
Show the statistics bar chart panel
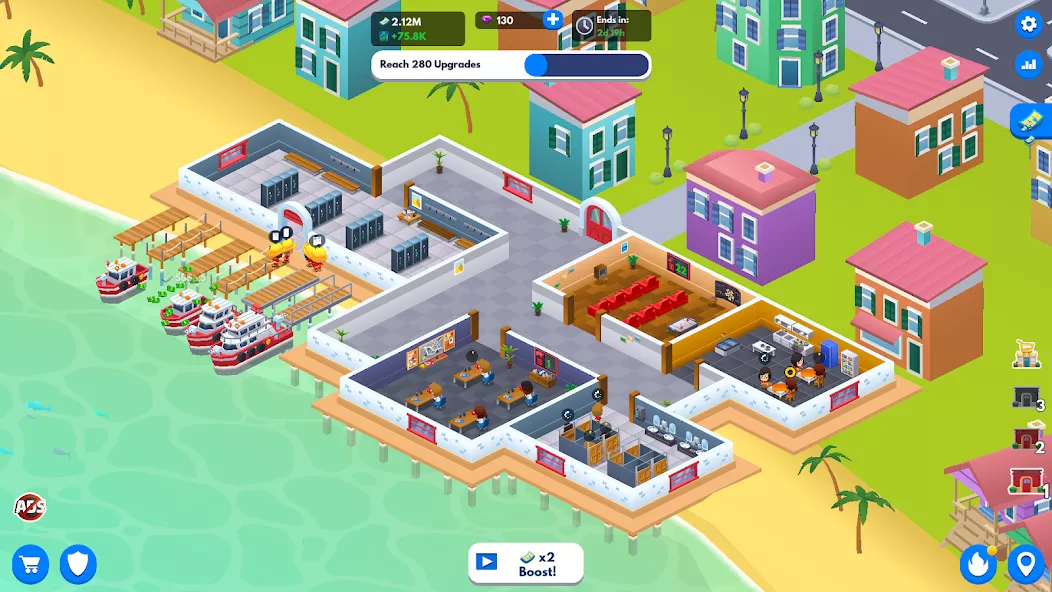pyautogui.click(x=1027, y=65)
